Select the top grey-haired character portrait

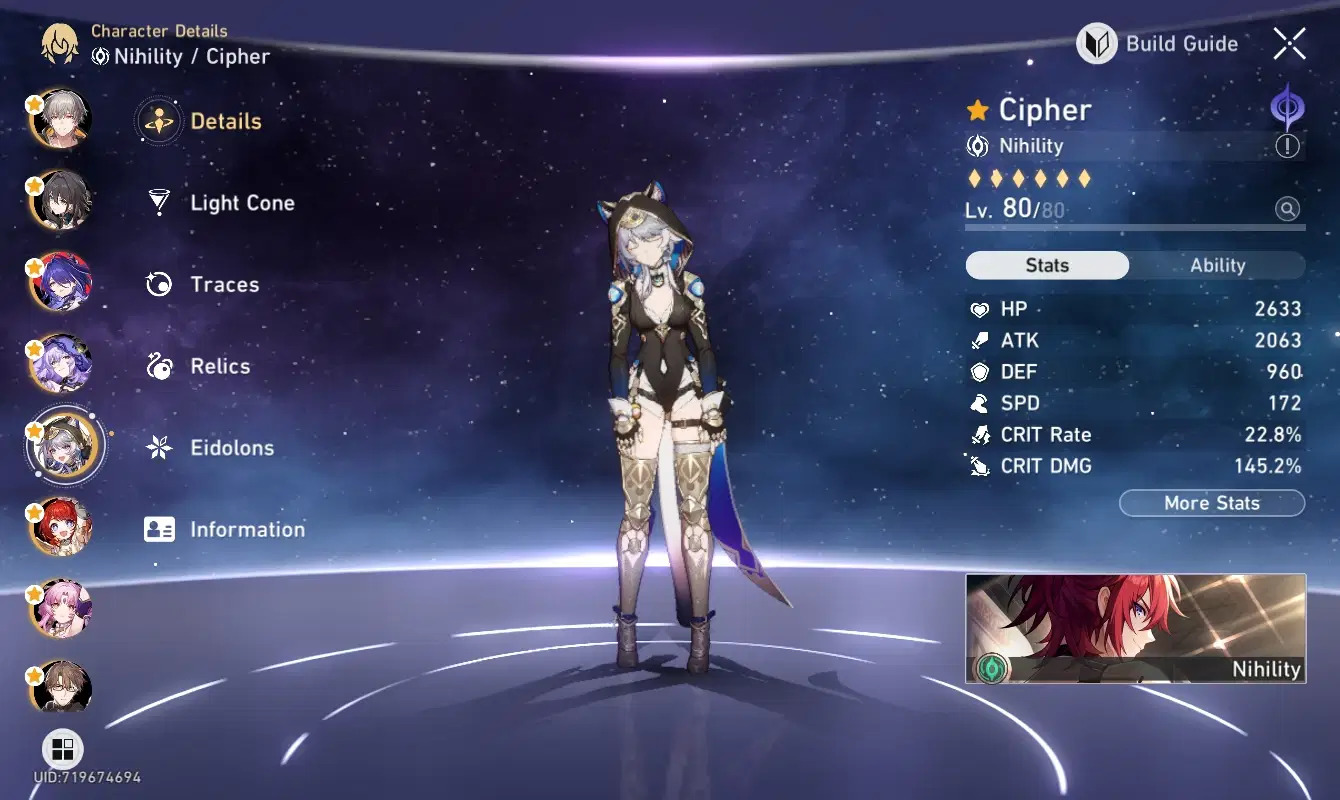click(62, 118)
